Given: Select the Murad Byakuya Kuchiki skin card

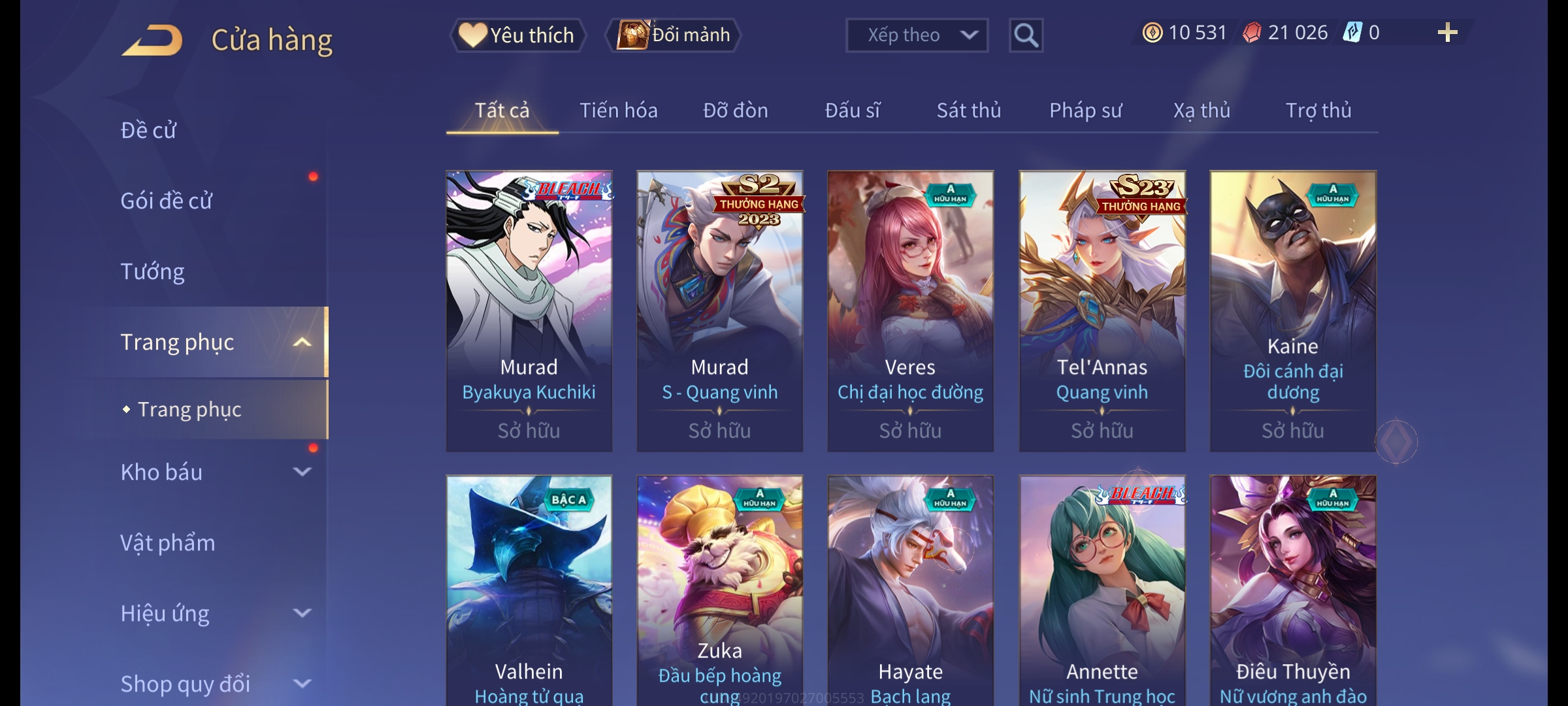Looking at the screenshot, I should point(529,311).
